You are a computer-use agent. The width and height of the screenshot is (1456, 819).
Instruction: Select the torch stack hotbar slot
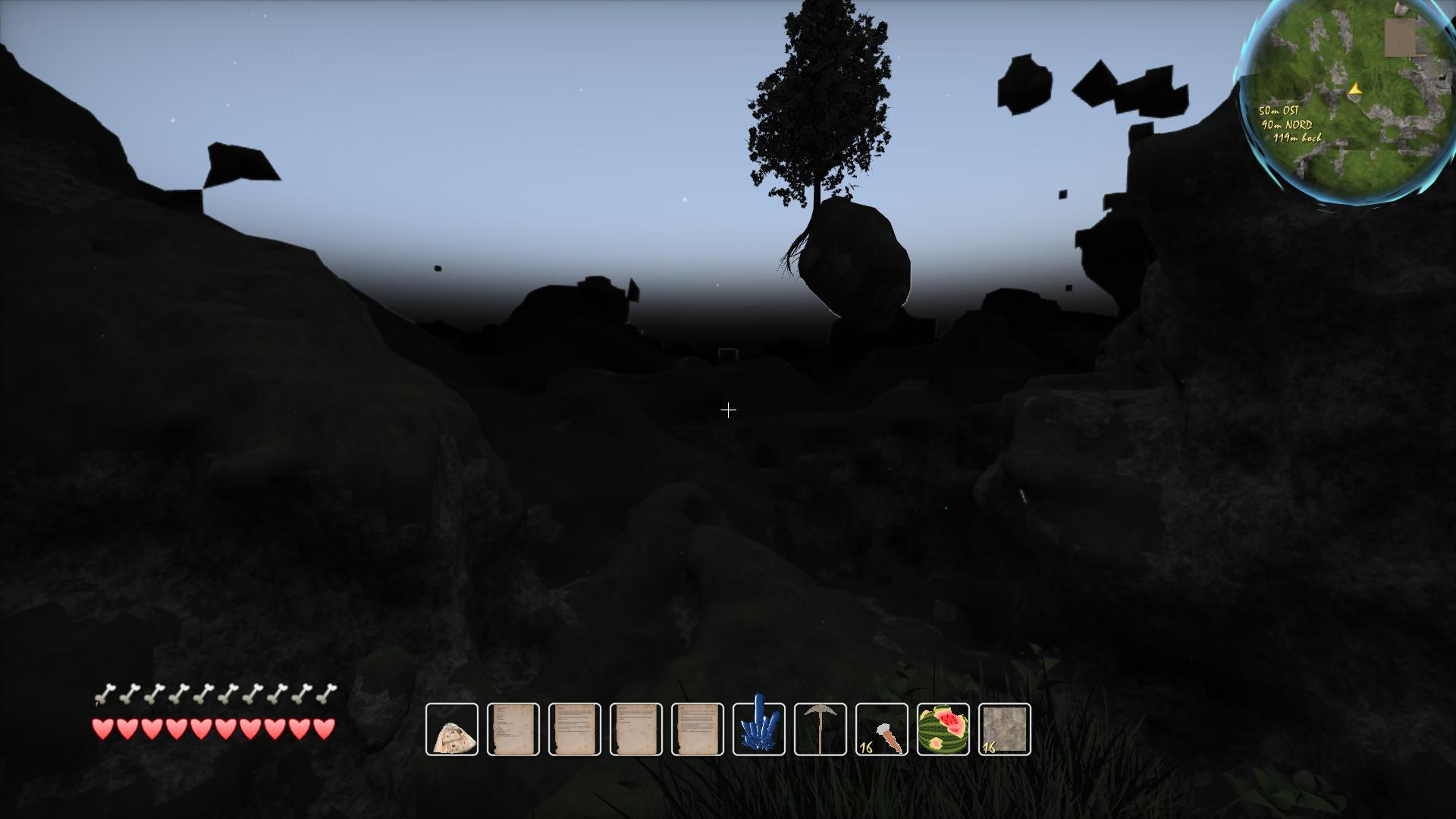[882, 730]
